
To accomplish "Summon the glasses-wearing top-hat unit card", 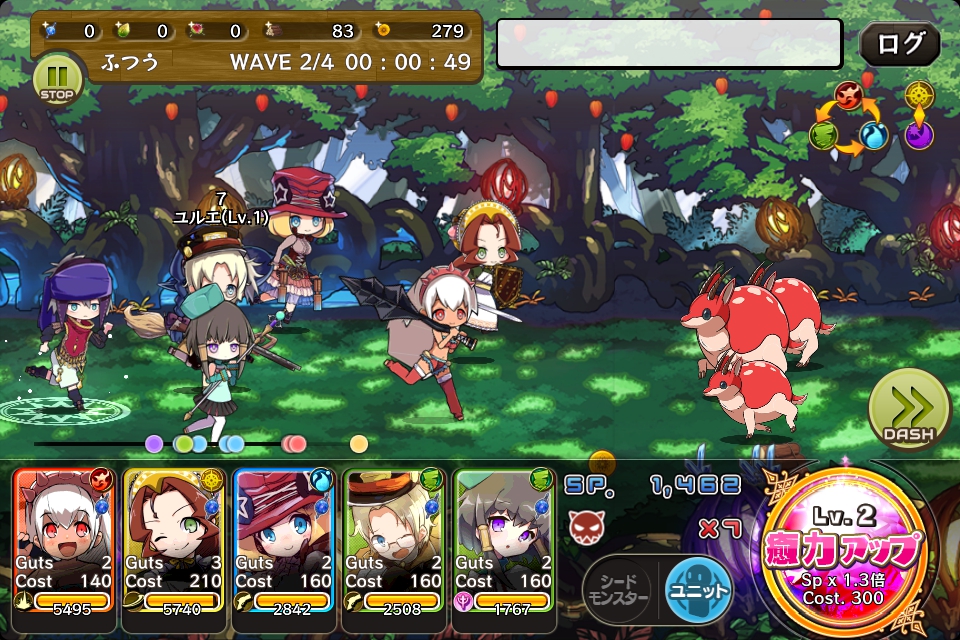I will [x=395, y=540].
